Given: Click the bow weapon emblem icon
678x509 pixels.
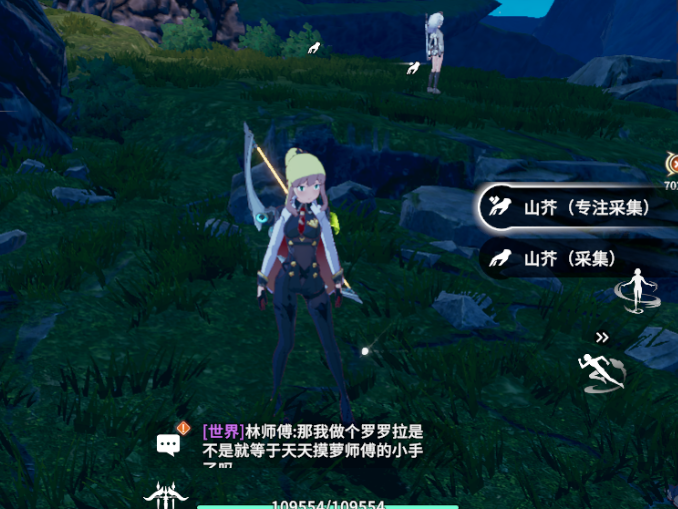Looking at the screenshot, I should [165, 495].
